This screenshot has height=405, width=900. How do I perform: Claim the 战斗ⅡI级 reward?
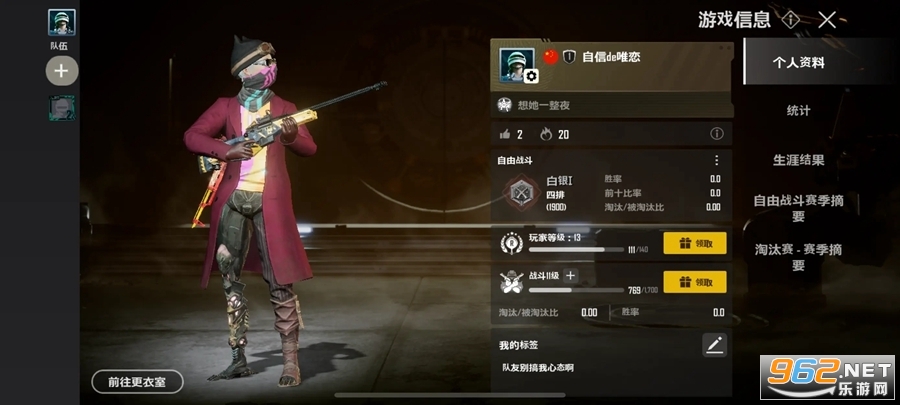(x=695, y=282)
